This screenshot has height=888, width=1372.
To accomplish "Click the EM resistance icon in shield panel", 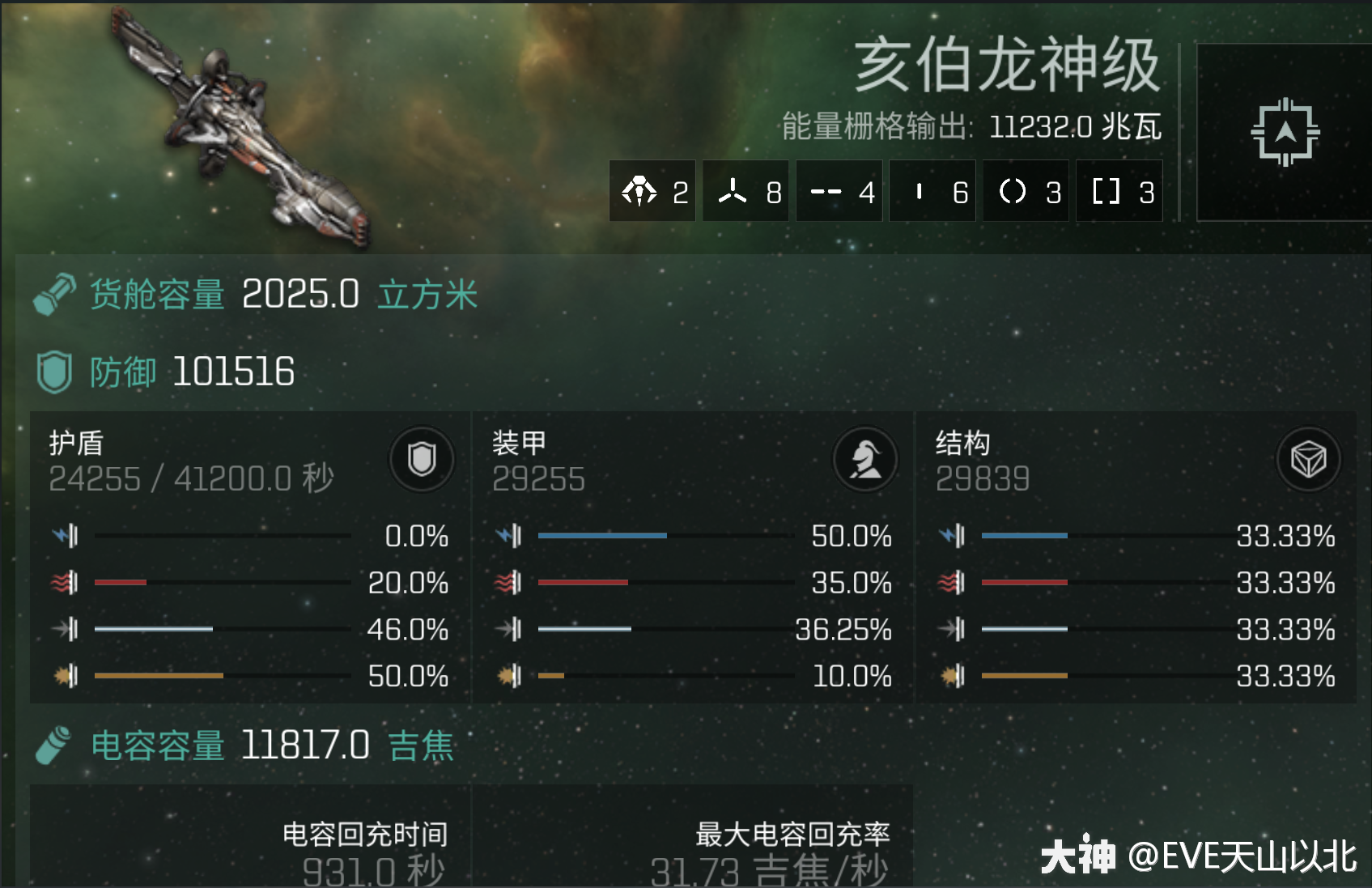I will pyautogui.click(x=66, y=535).
